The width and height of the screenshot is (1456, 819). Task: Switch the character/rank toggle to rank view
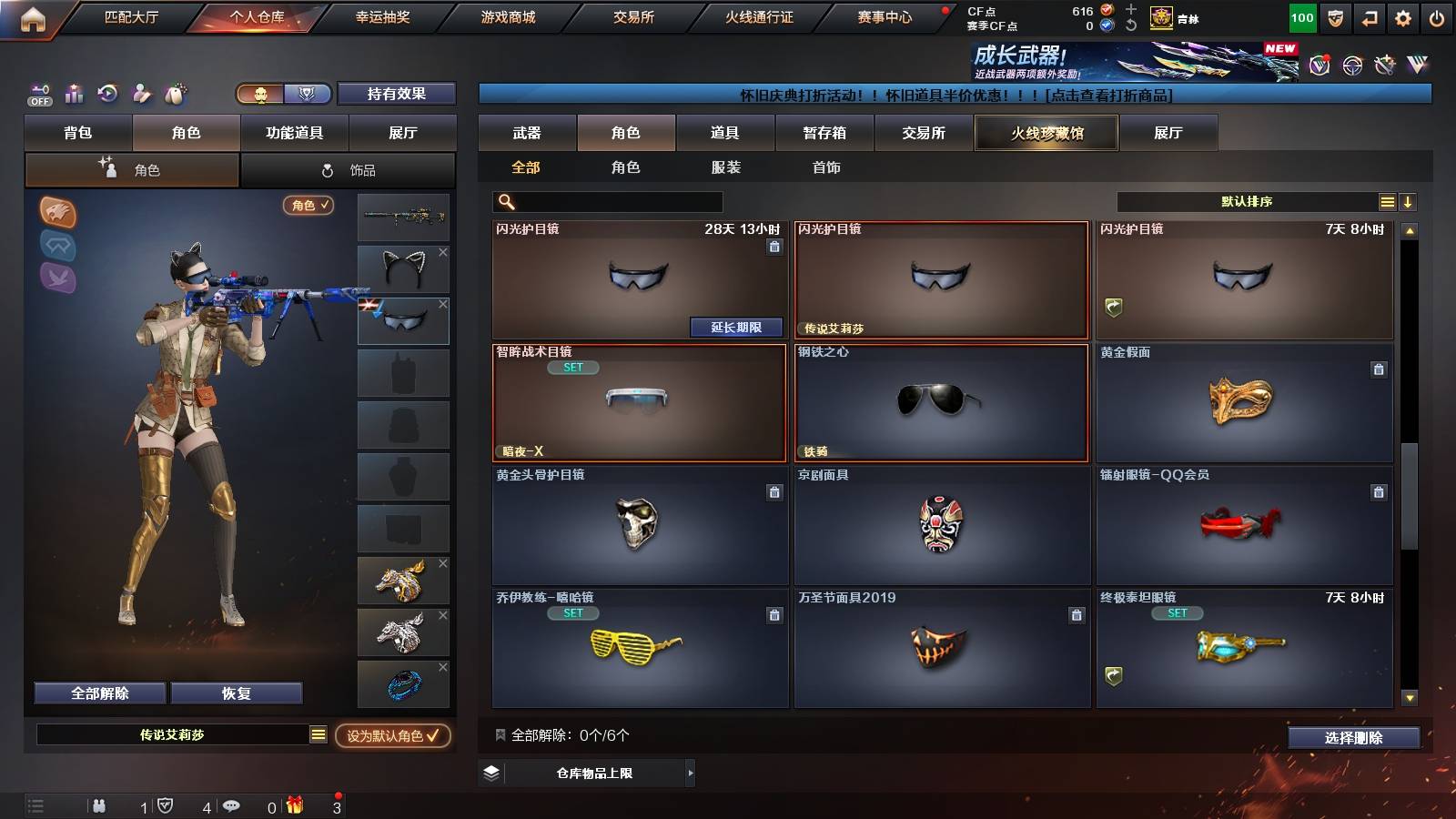tap(308, 94)
